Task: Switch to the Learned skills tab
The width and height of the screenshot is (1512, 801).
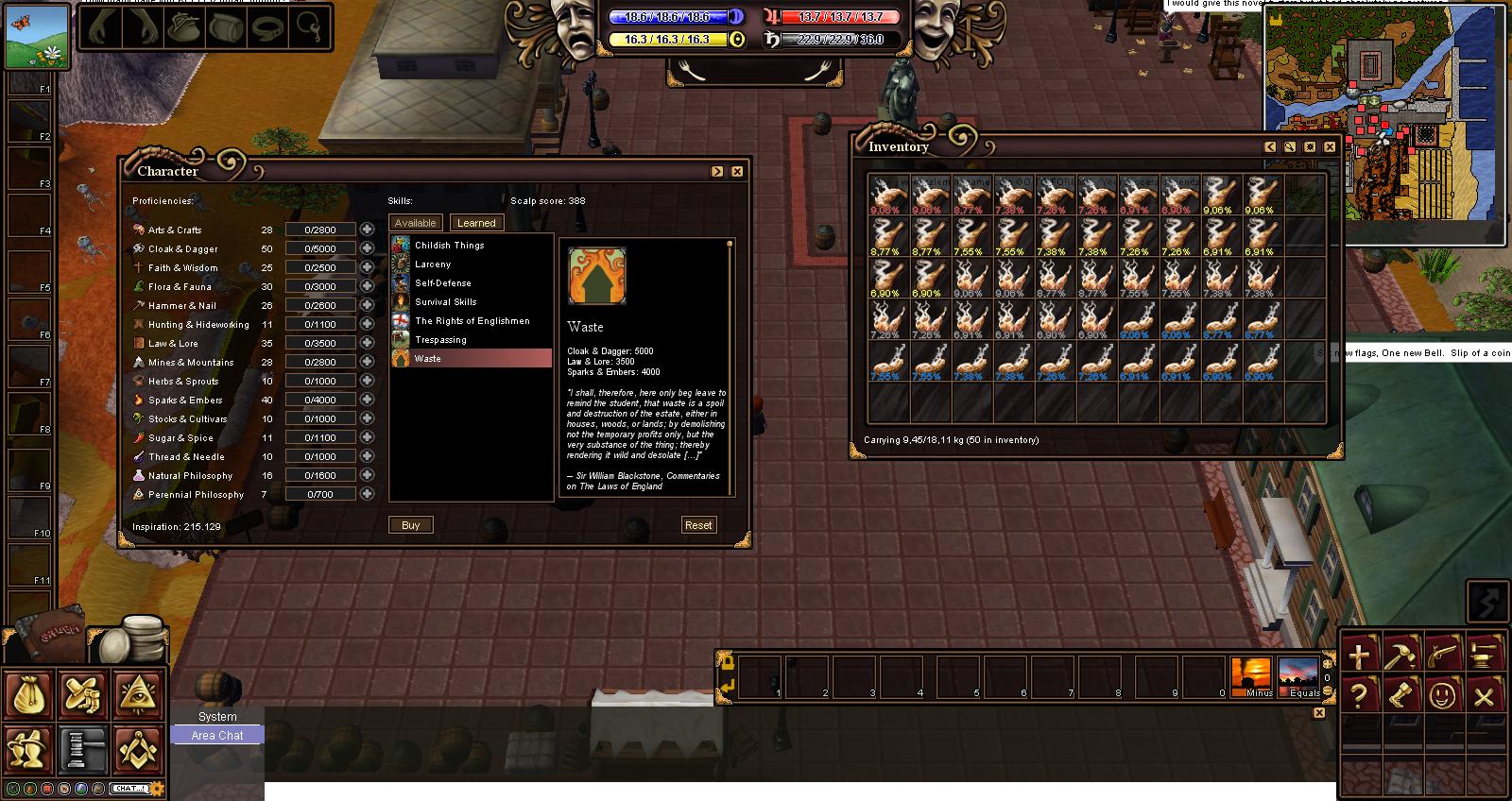Action: (x=476, y=223)
